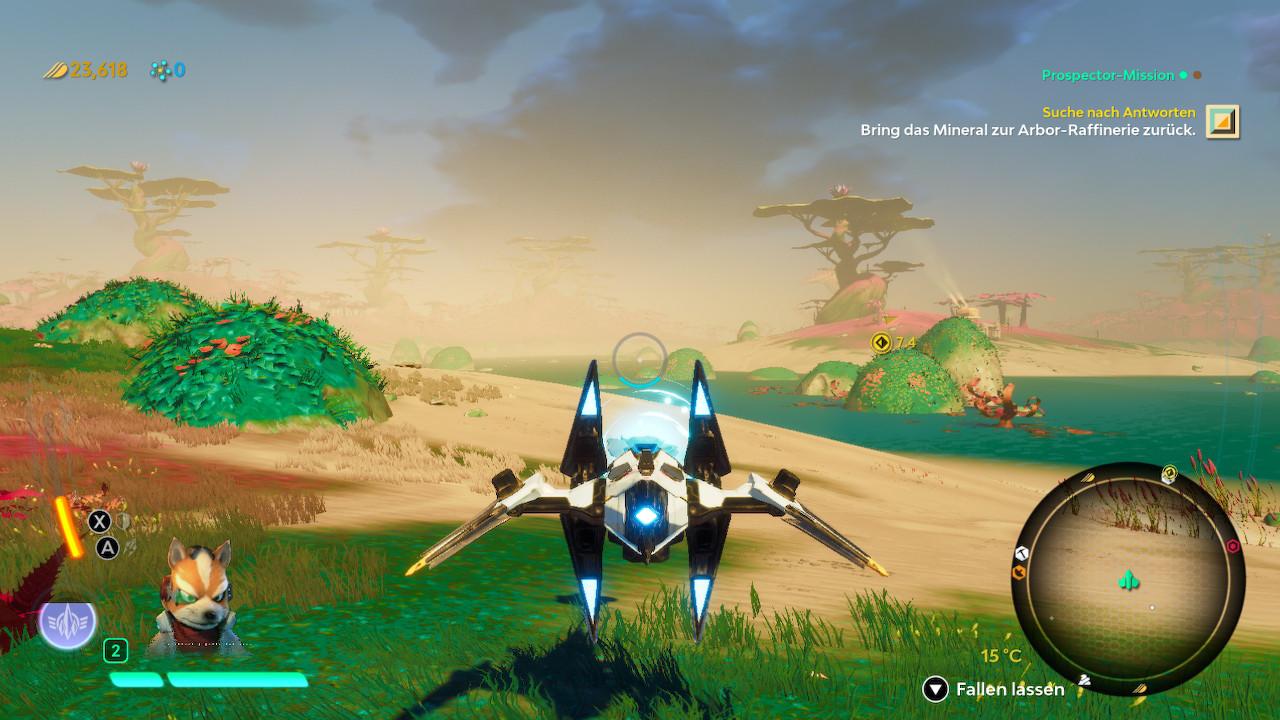1280x720 pixels.
Task: Click the yellow waypoint distance marker
Action: 881,343
